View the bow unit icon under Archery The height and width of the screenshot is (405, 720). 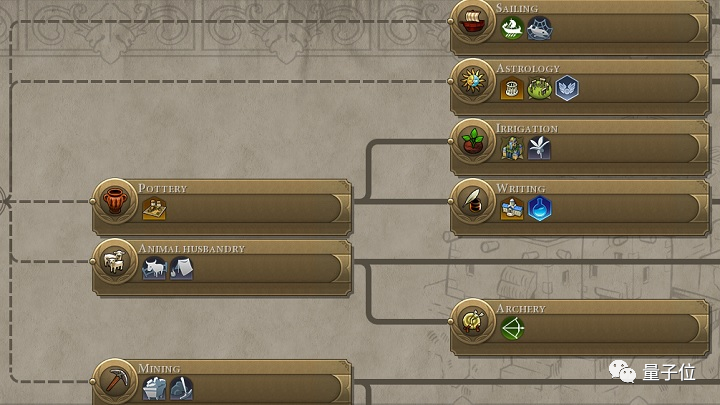click(x=513, y=328)
